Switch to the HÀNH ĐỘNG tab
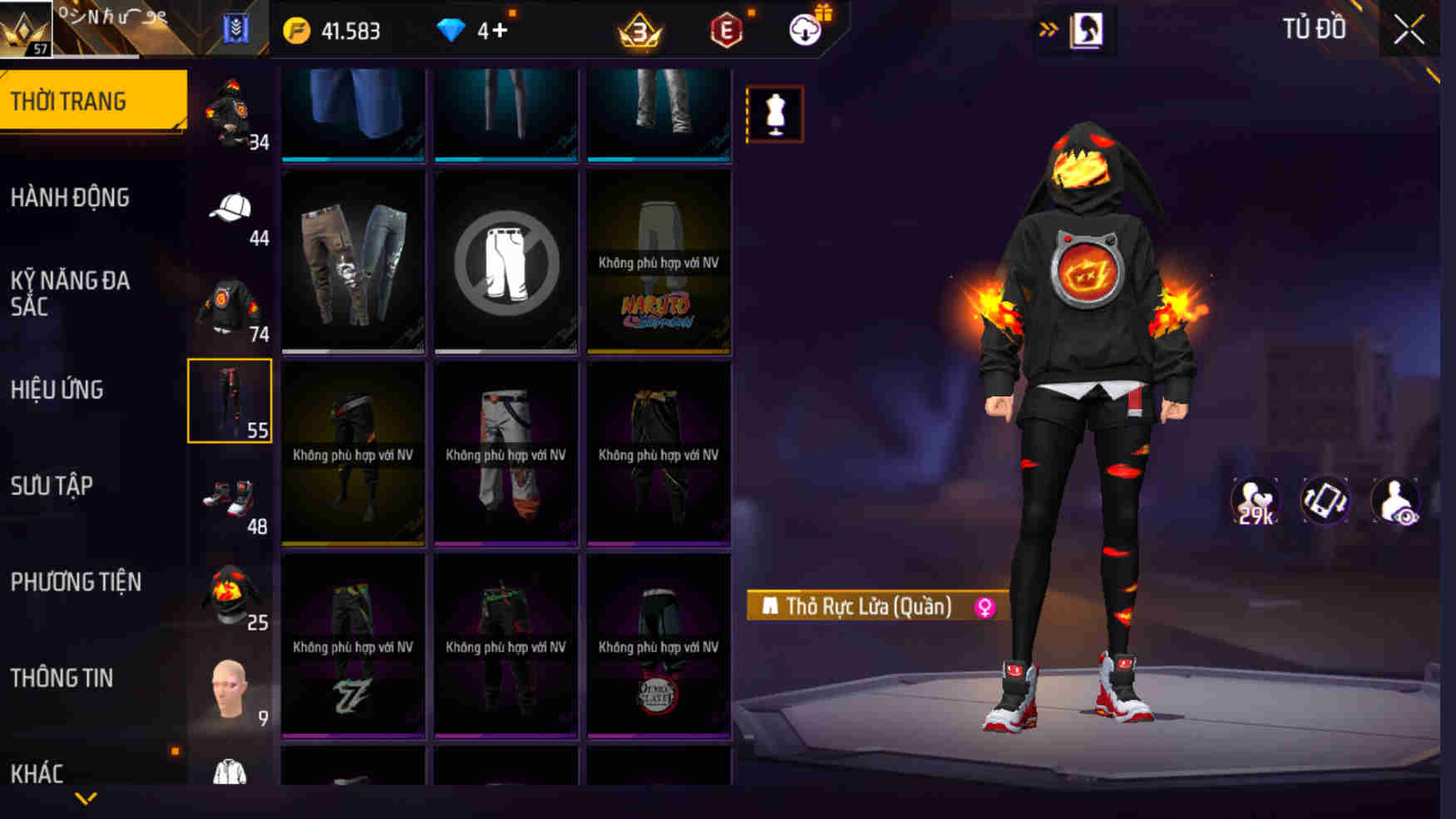The image size is (1456, 819). (72, 198)
